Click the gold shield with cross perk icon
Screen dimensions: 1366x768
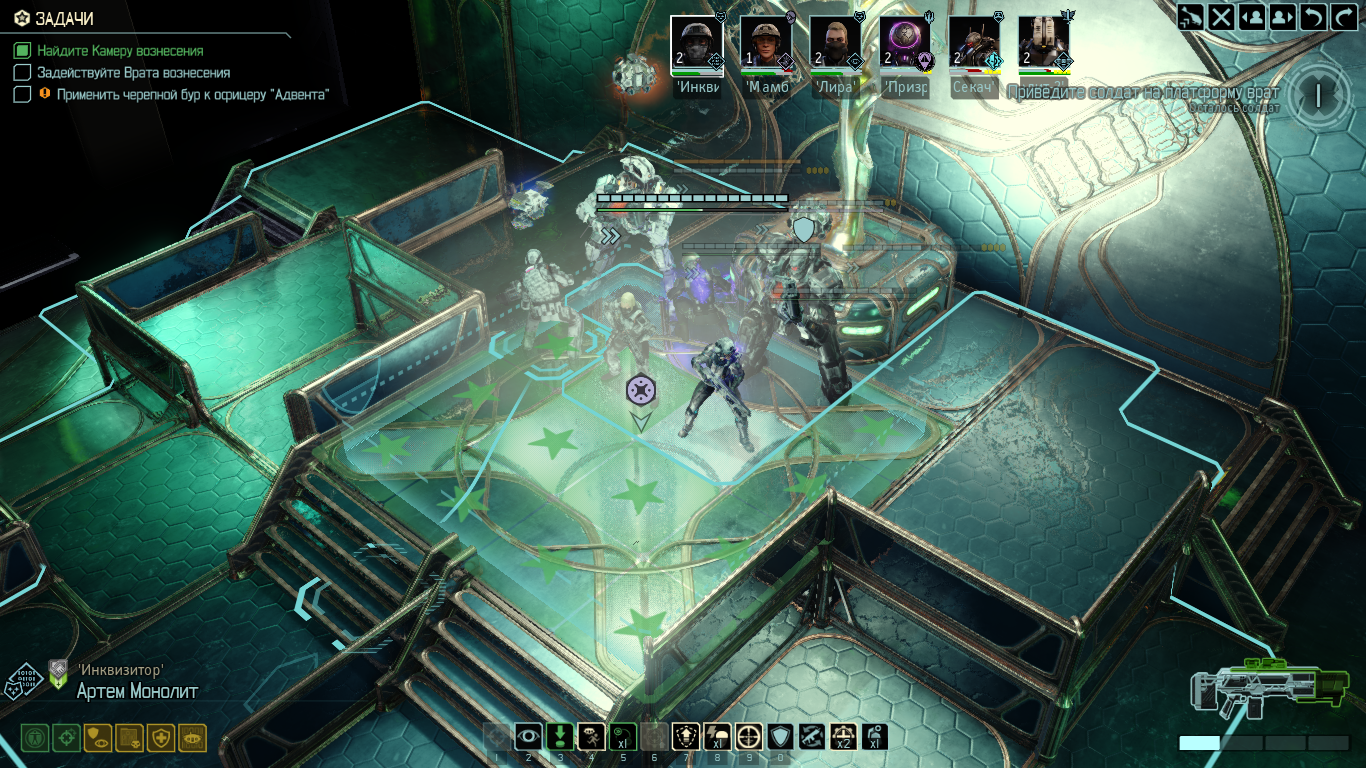(x=161, y=738)
